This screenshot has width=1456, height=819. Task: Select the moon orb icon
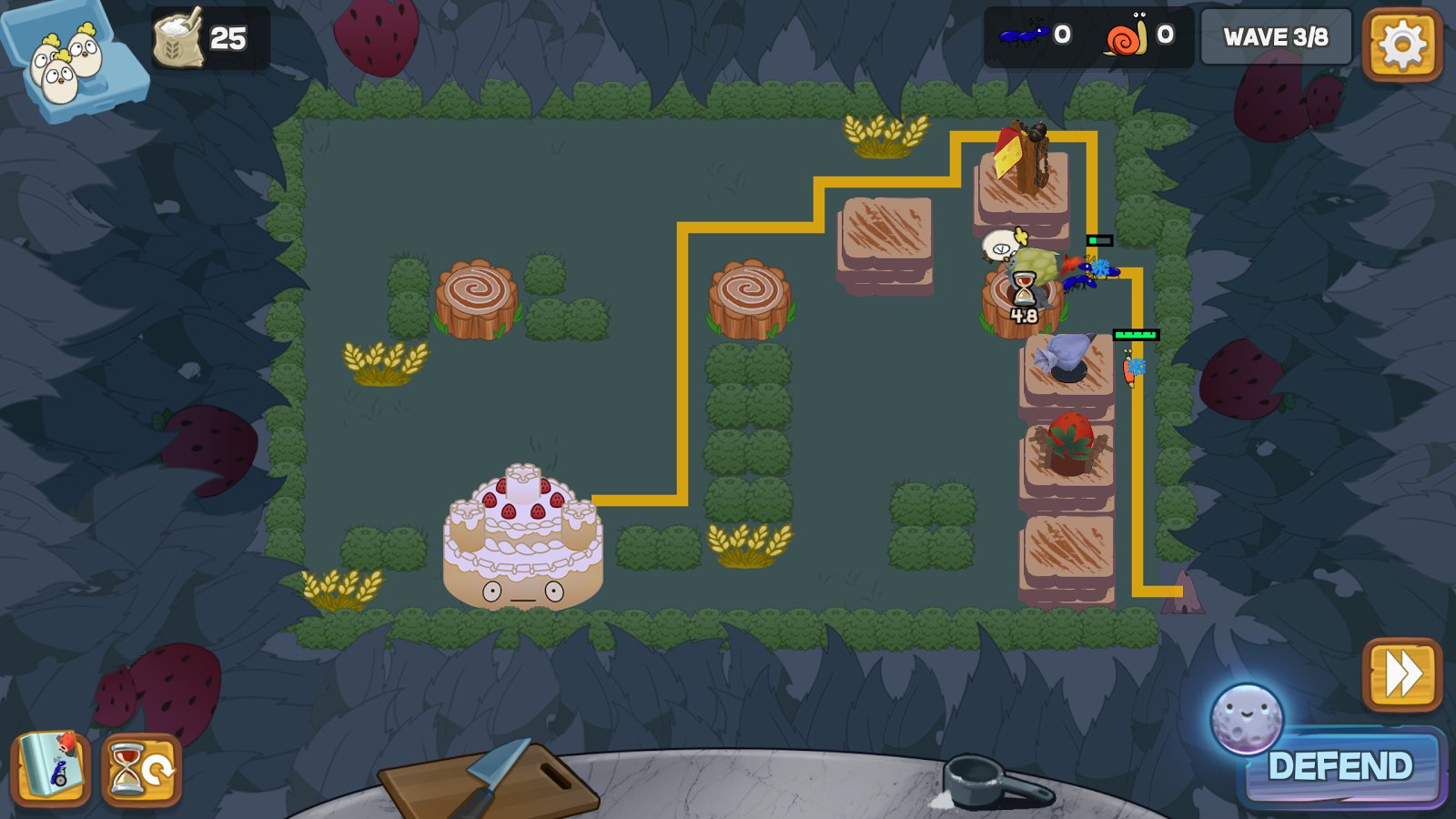point(1246,719)
